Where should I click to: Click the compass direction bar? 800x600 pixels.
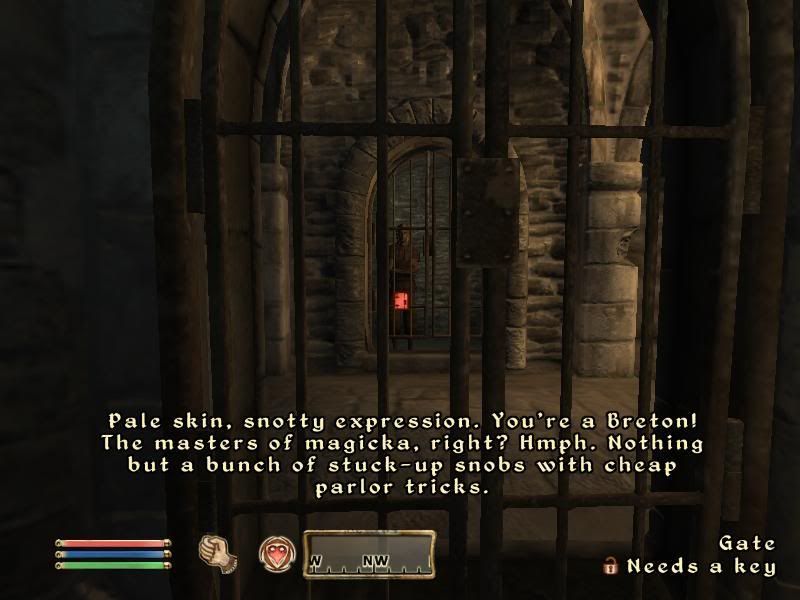point(369,553)
